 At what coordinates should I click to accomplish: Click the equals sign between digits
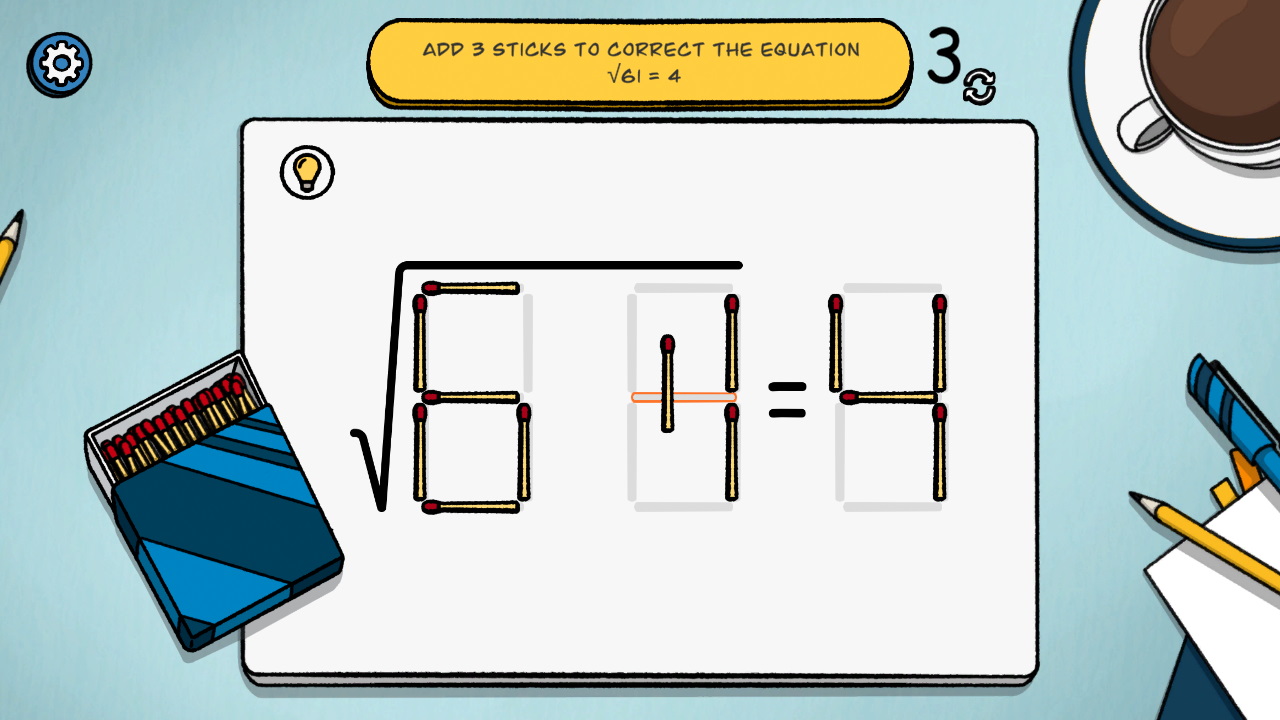click(789, 400)
